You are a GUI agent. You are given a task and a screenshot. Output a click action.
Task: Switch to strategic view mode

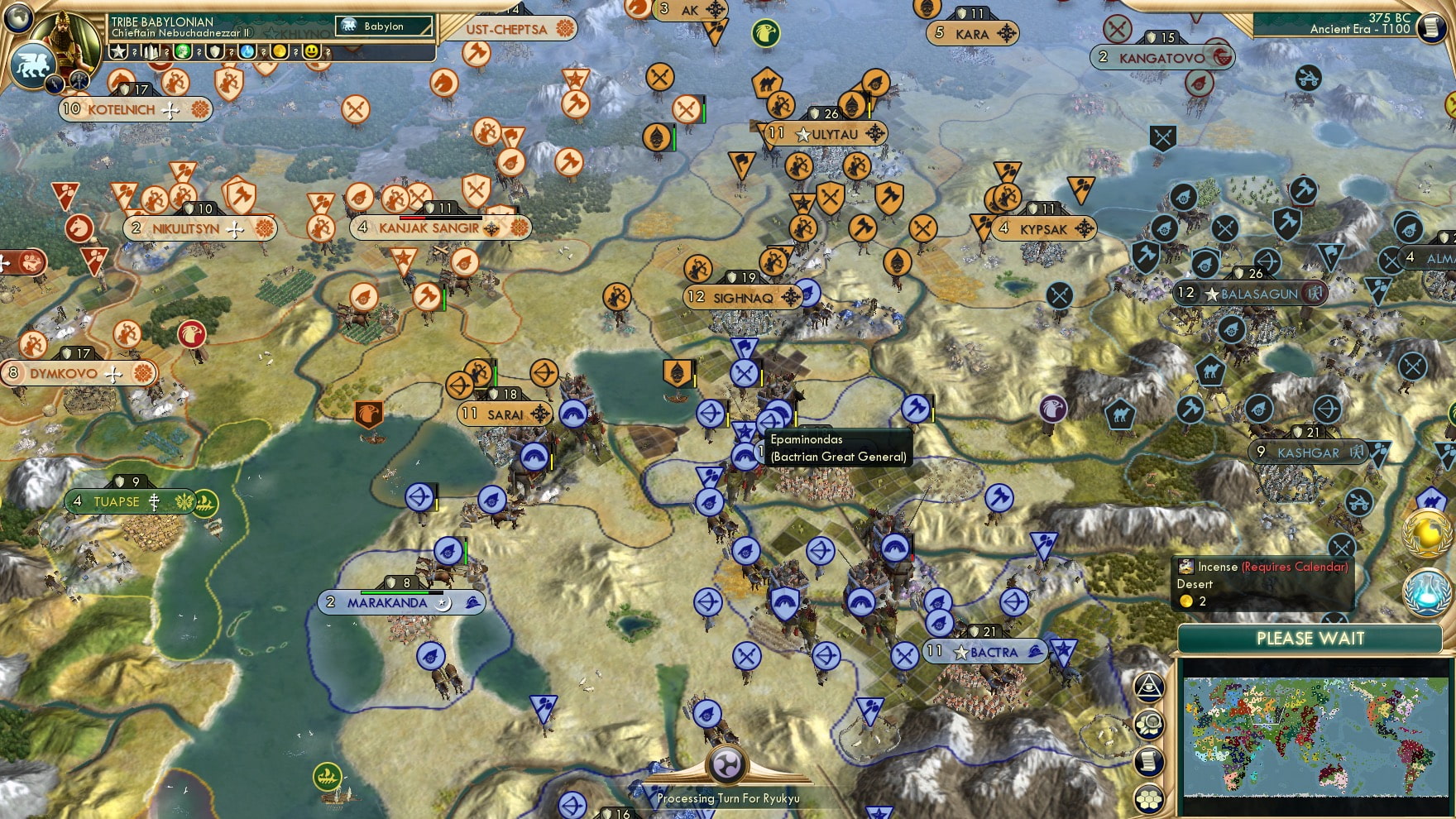pos(1148,722)
